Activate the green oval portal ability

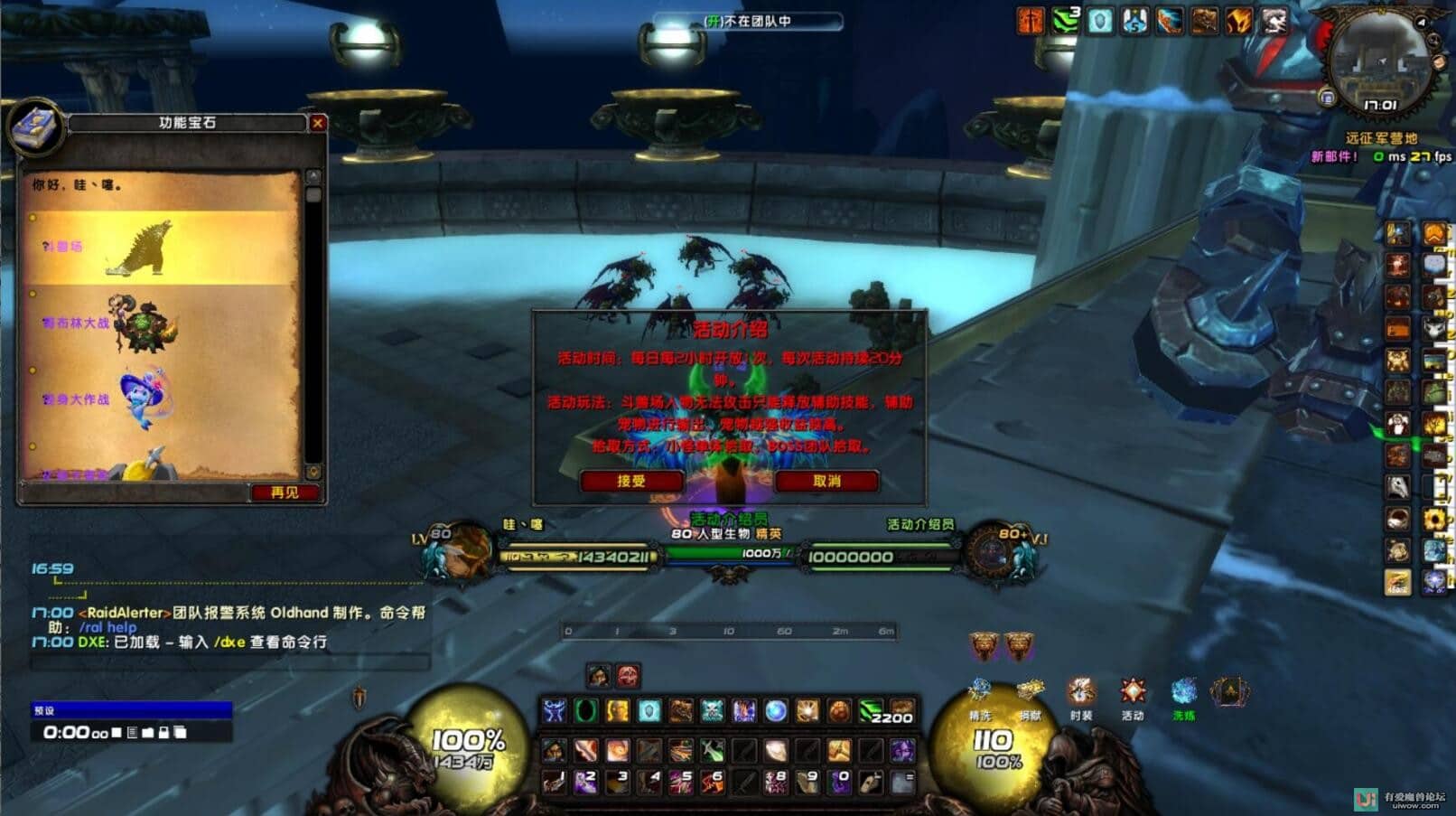pos(586,712)
